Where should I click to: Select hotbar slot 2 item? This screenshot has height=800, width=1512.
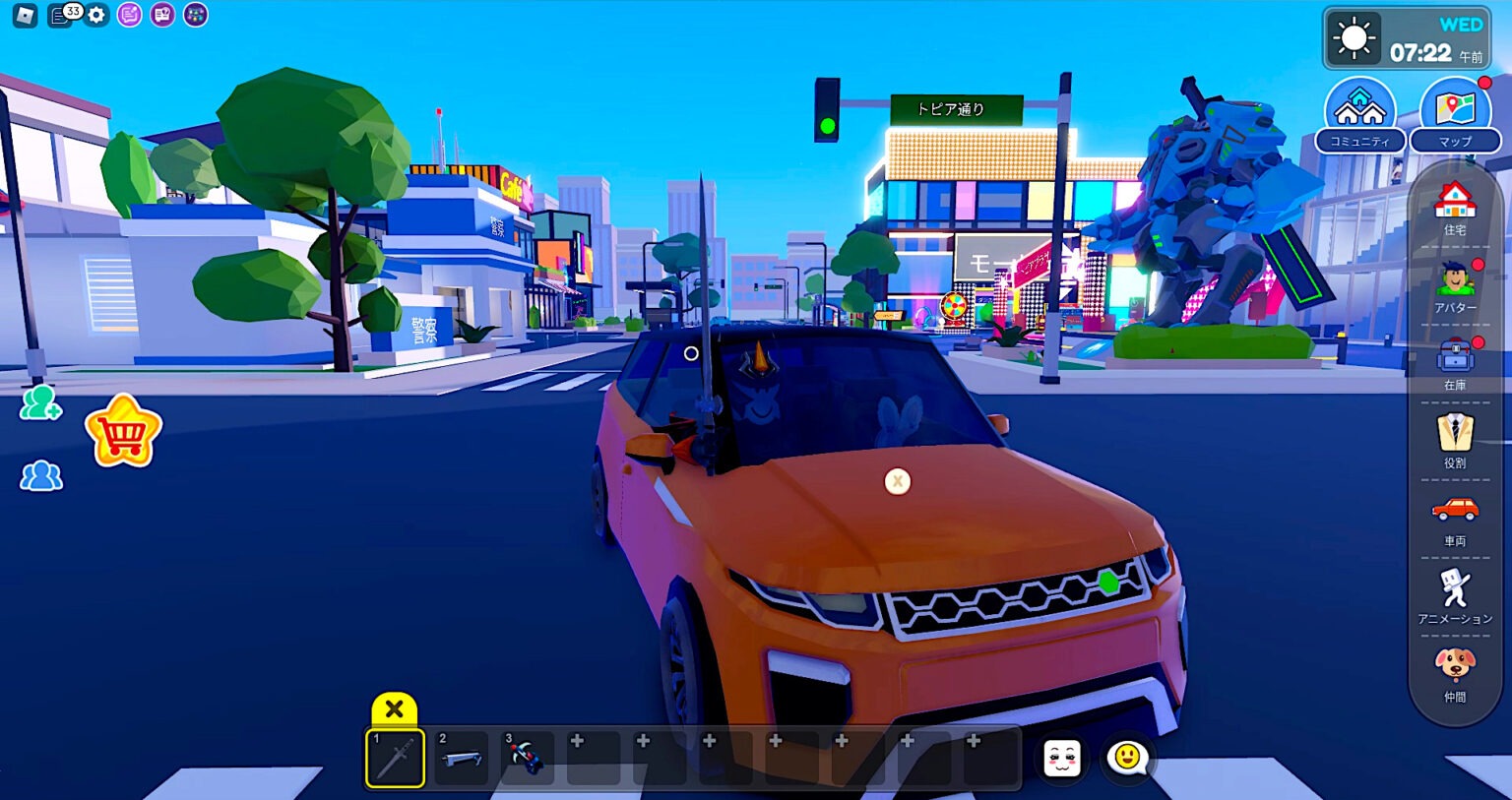[460, 756]
